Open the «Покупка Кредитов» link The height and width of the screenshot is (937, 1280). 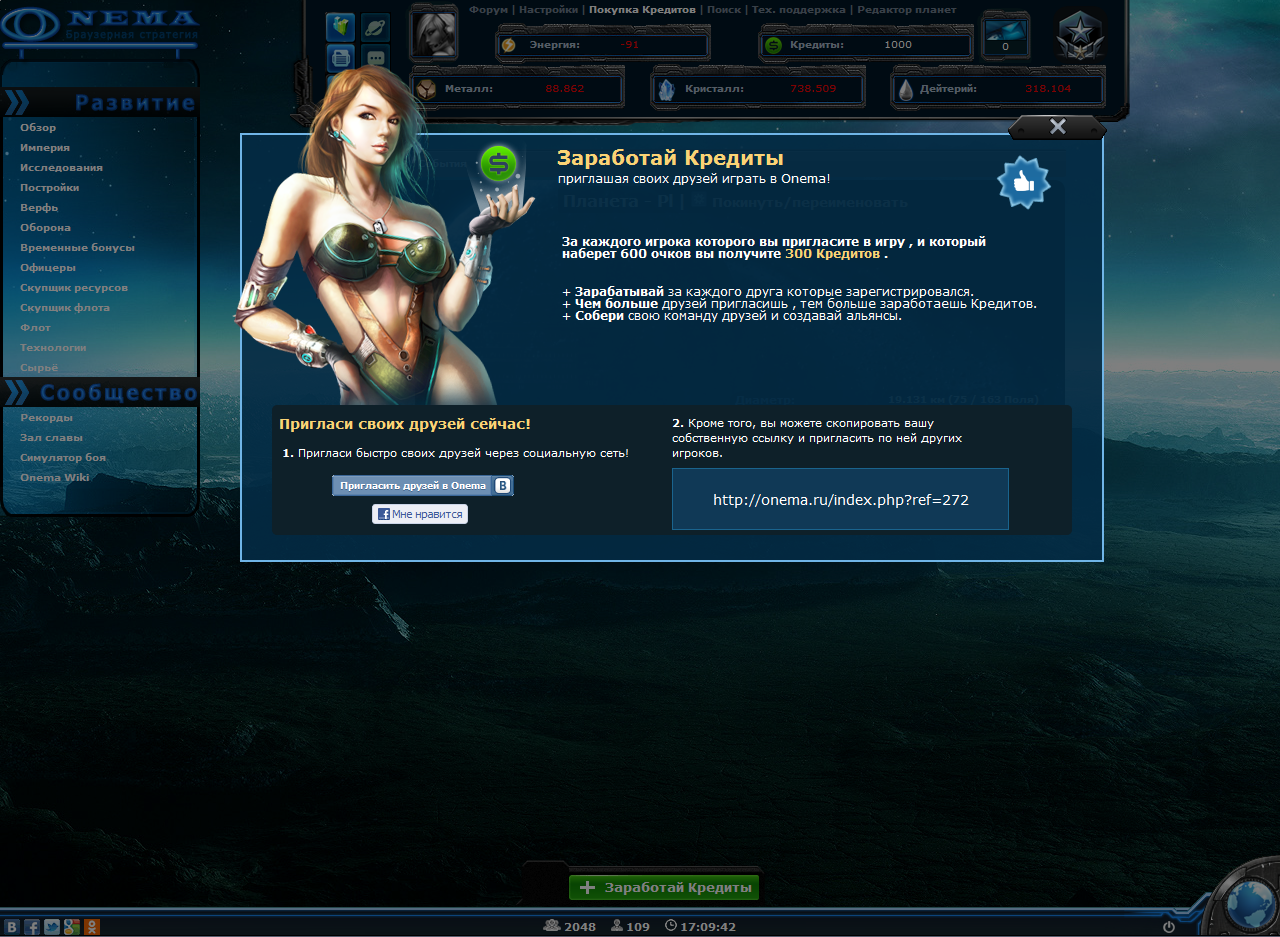[642, 10]
